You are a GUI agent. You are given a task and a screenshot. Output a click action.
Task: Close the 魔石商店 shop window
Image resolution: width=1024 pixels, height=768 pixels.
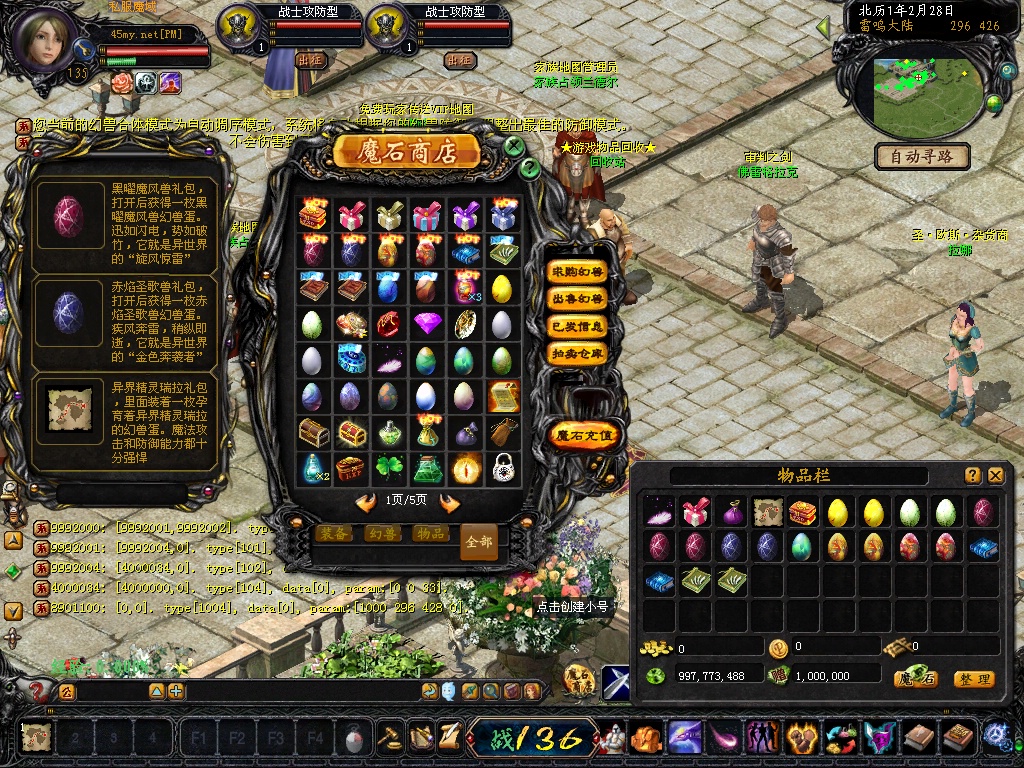pos(514,146)
